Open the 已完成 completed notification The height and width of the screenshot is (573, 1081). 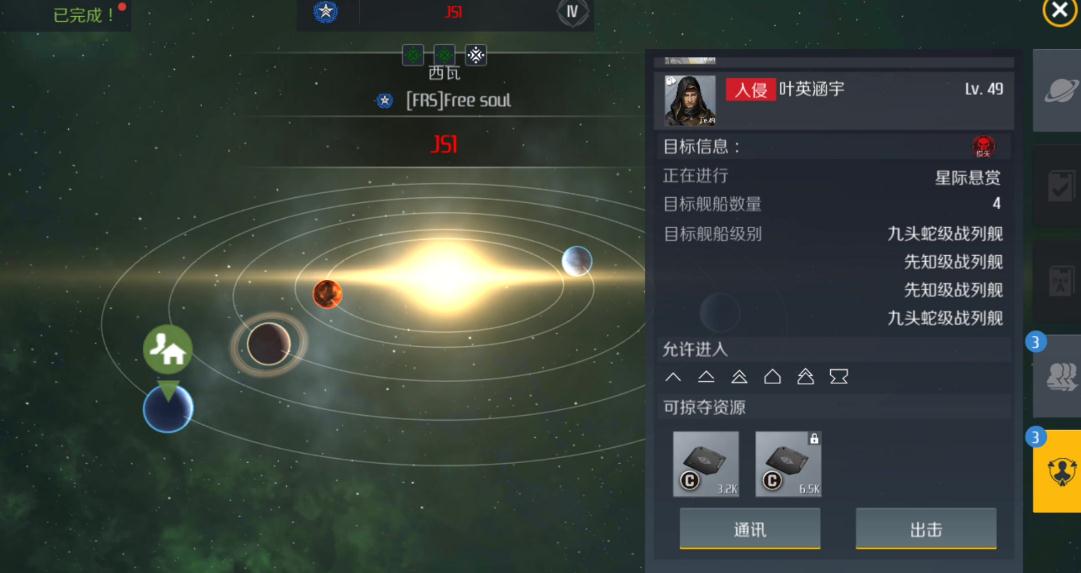(84, 15)
